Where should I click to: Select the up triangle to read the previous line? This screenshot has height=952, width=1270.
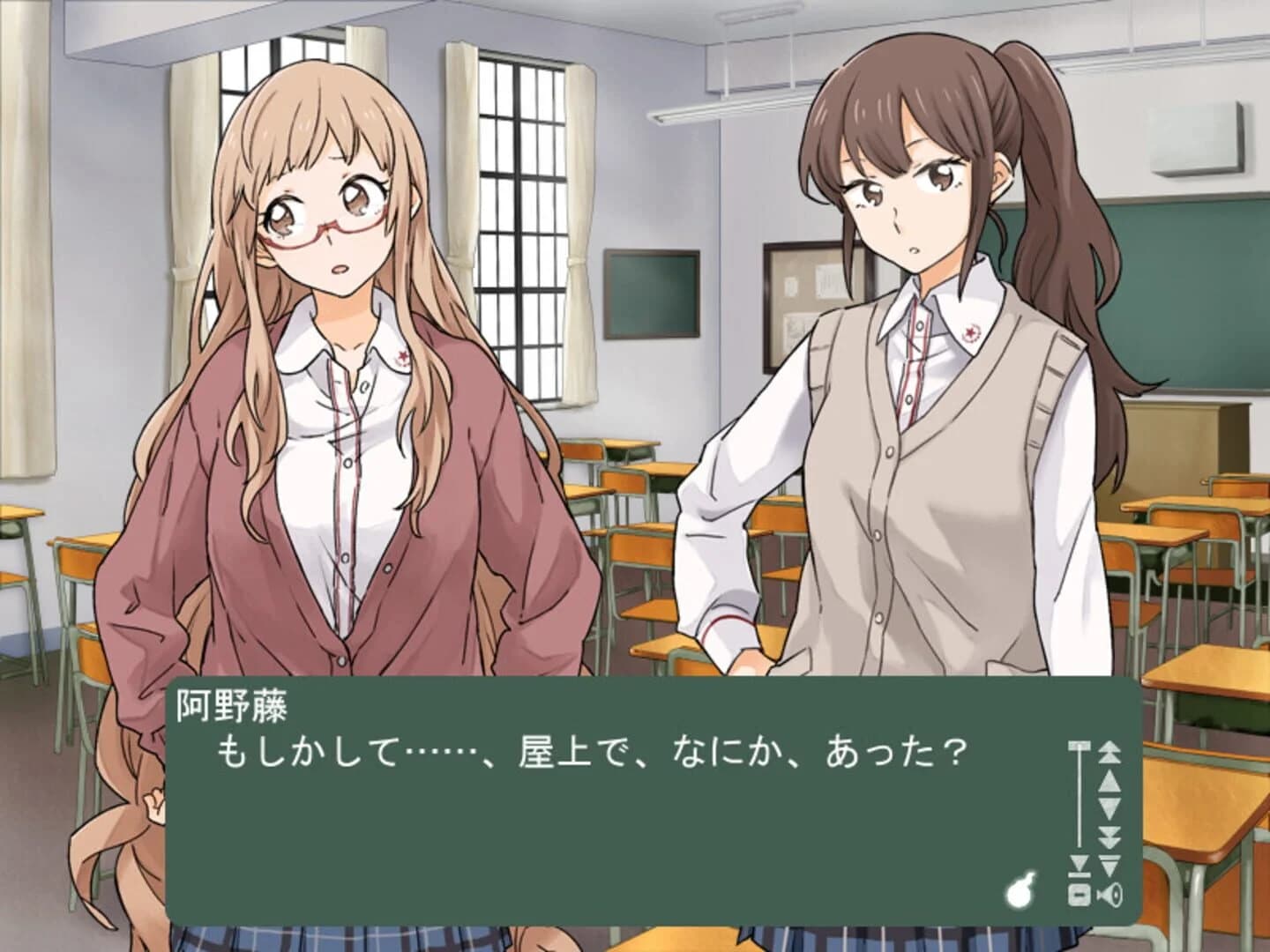1109,779
